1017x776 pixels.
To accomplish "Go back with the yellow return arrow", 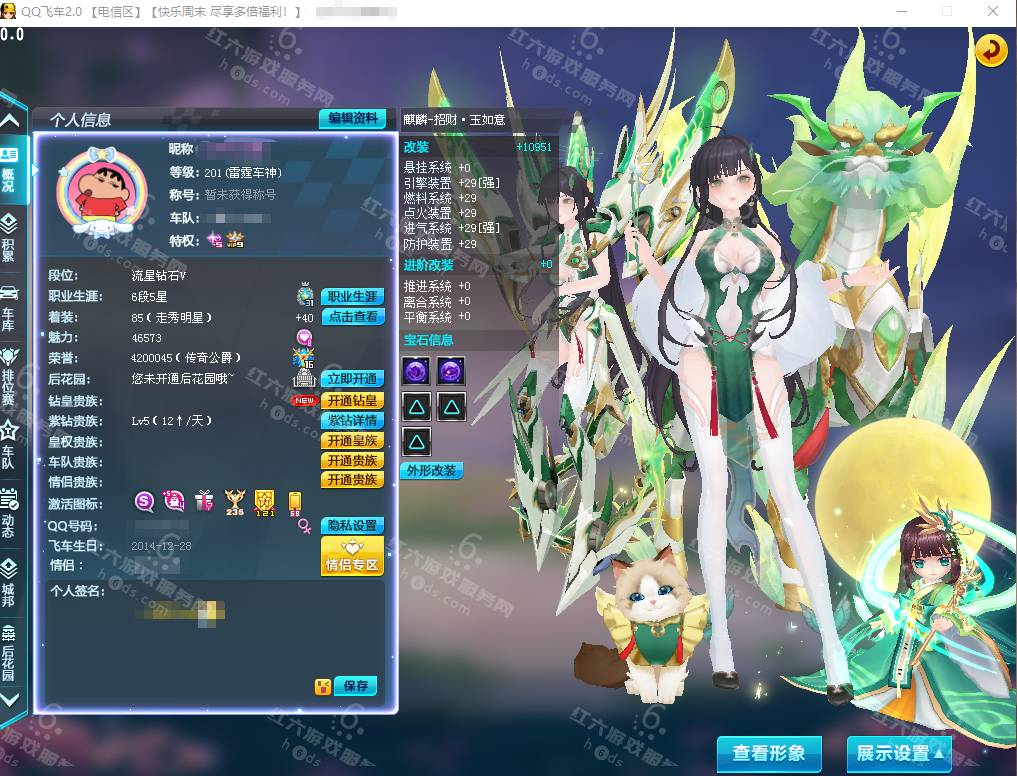I will point(991,50).
